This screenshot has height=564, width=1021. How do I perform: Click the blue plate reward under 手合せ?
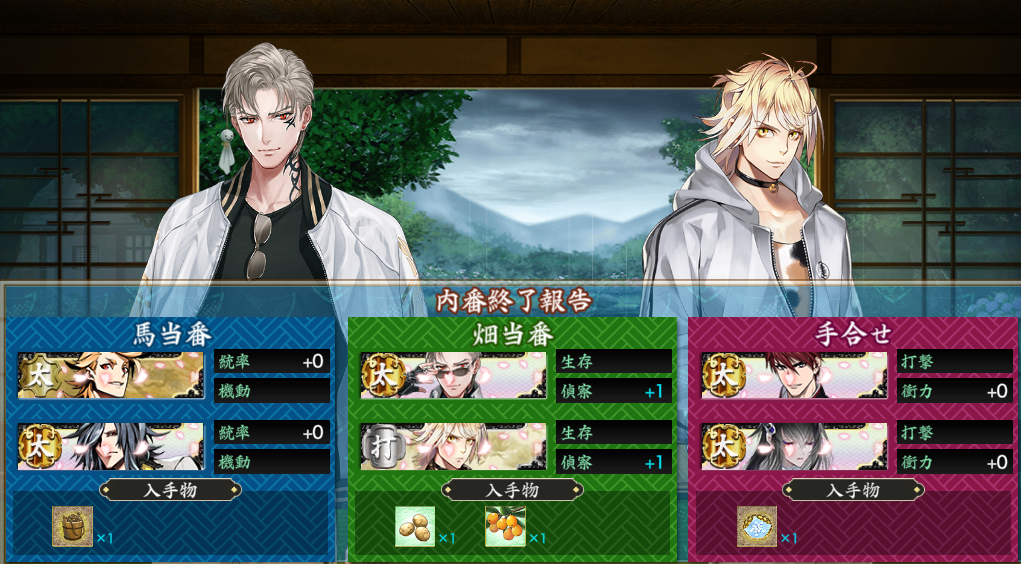(757, 526)
